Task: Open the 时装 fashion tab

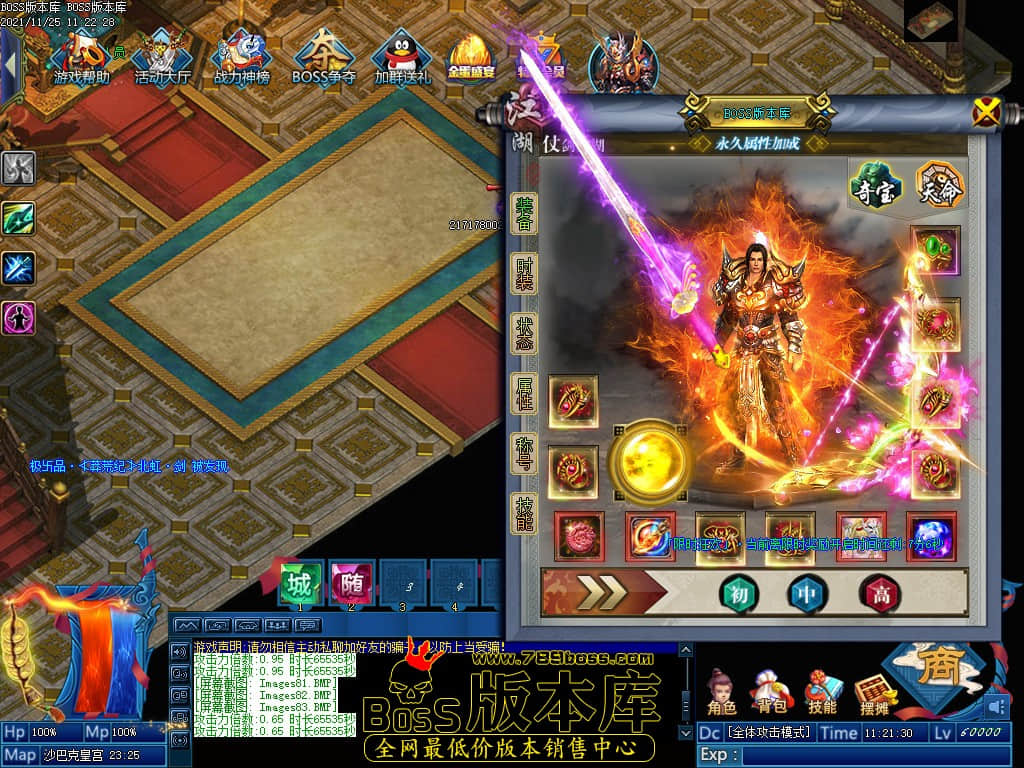Action: [x=525, y=274]
